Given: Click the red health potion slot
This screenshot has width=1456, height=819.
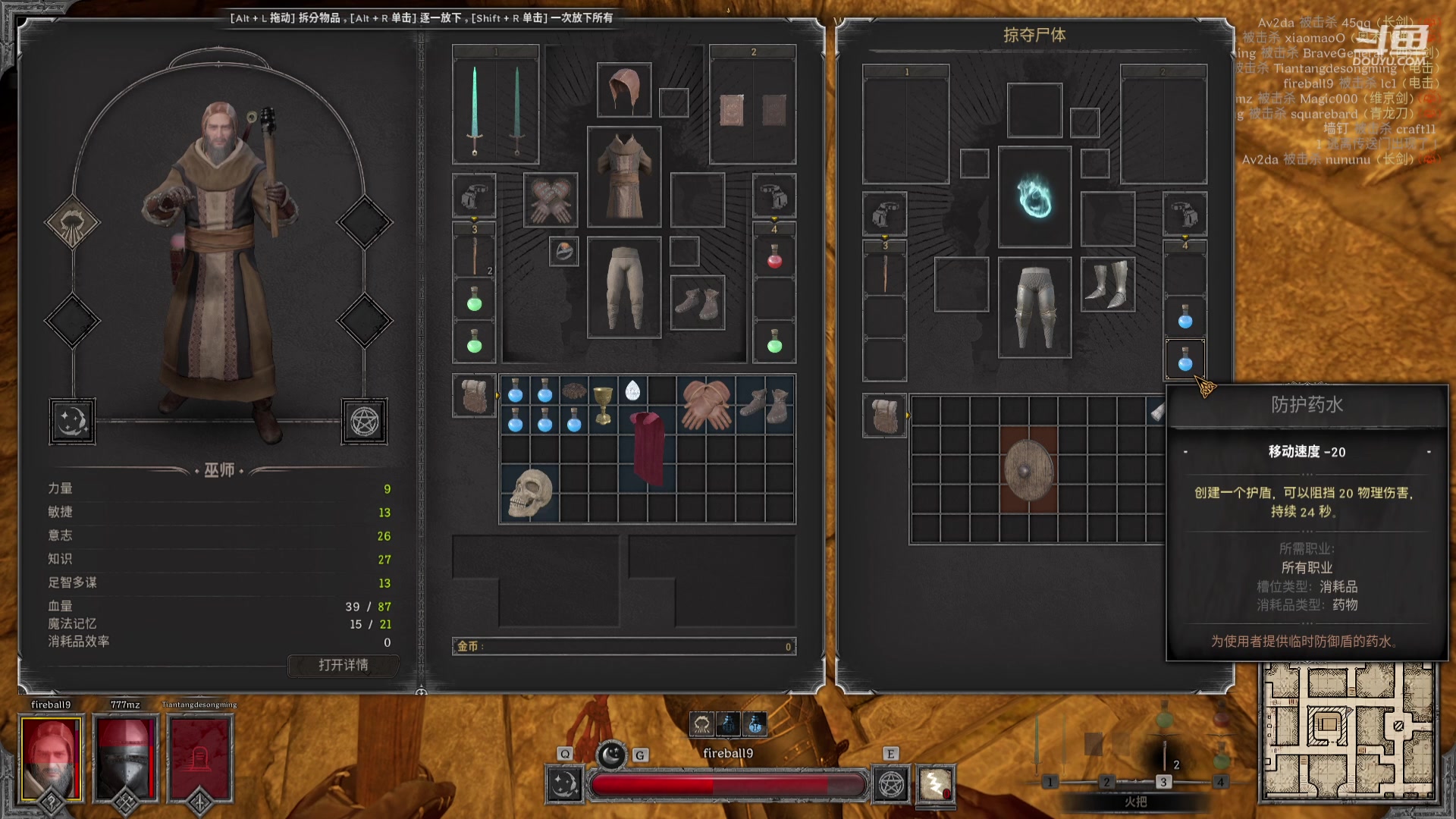Looking at the screenshot, I should (x=774, y=258).
